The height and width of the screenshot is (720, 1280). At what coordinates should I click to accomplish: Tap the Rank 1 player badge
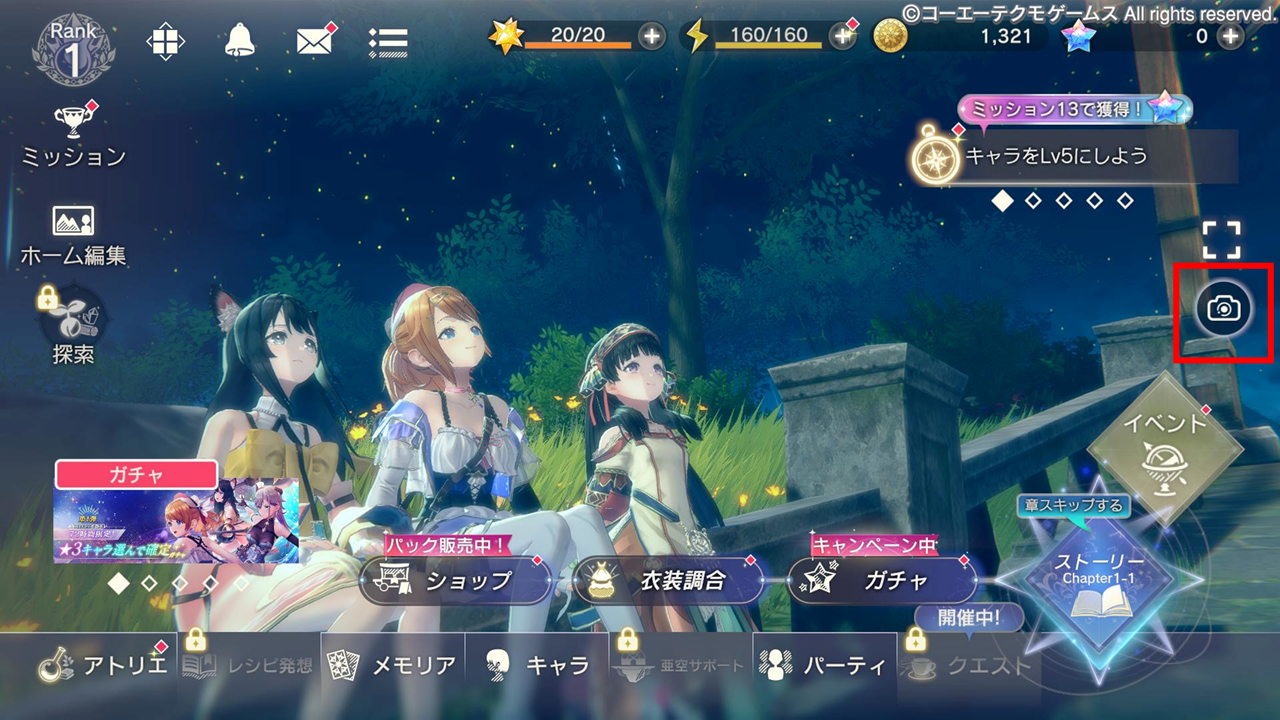click(73, 47)
